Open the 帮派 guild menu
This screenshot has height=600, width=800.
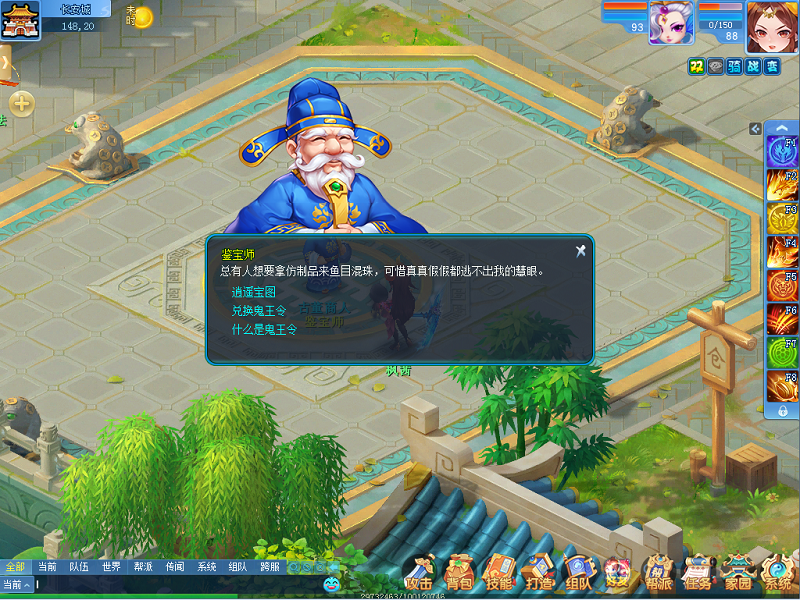tap(657, 574)
